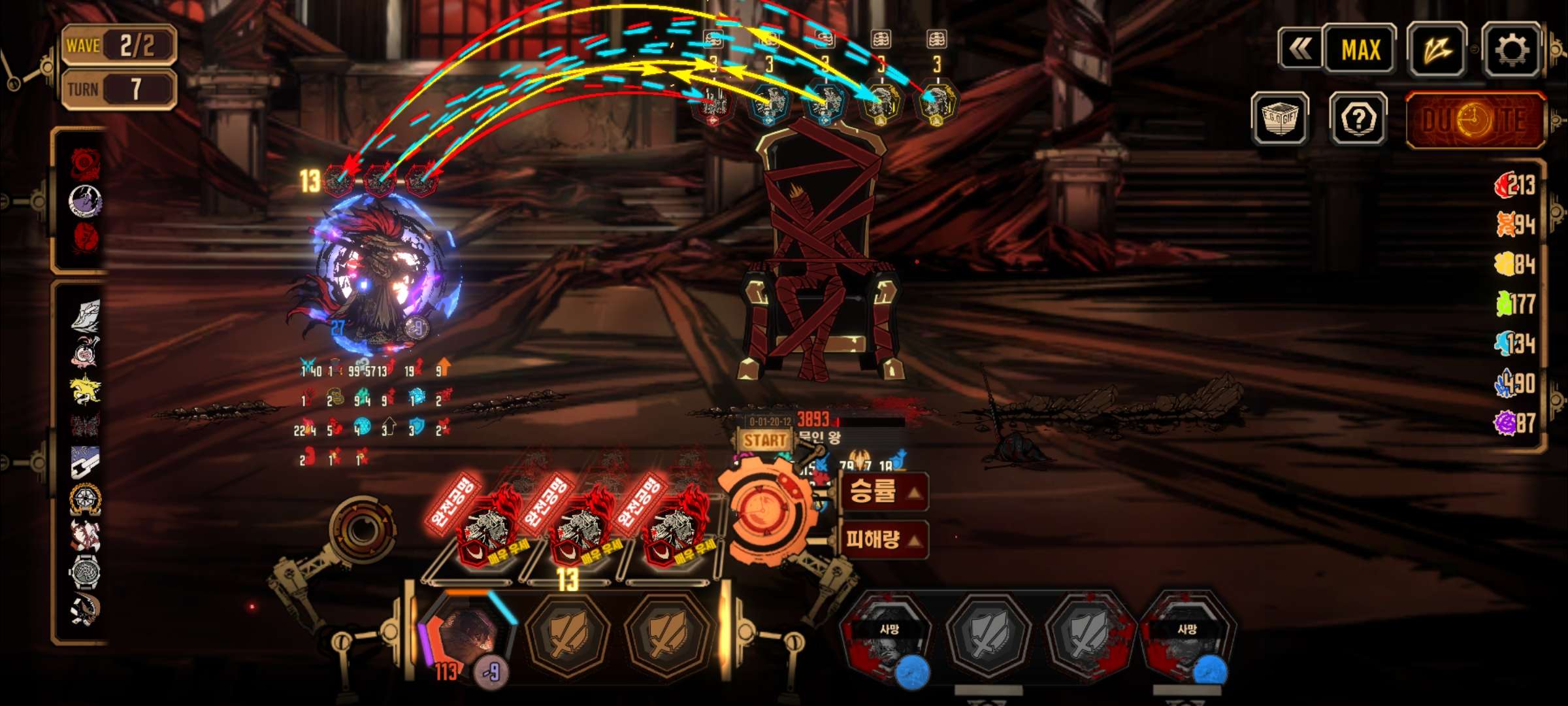Open the question mark help button
Image resolution: width=1568 pixels, height=706 pixels.
click(1358, 119)
